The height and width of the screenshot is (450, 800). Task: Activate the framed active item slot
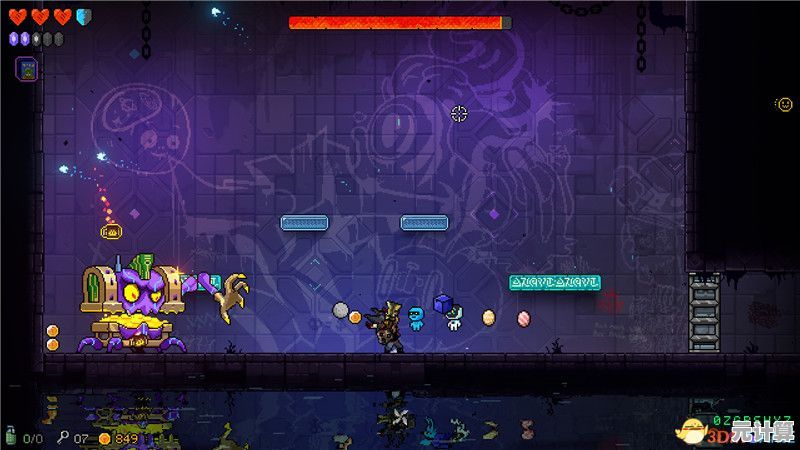[x=27, y=69]
